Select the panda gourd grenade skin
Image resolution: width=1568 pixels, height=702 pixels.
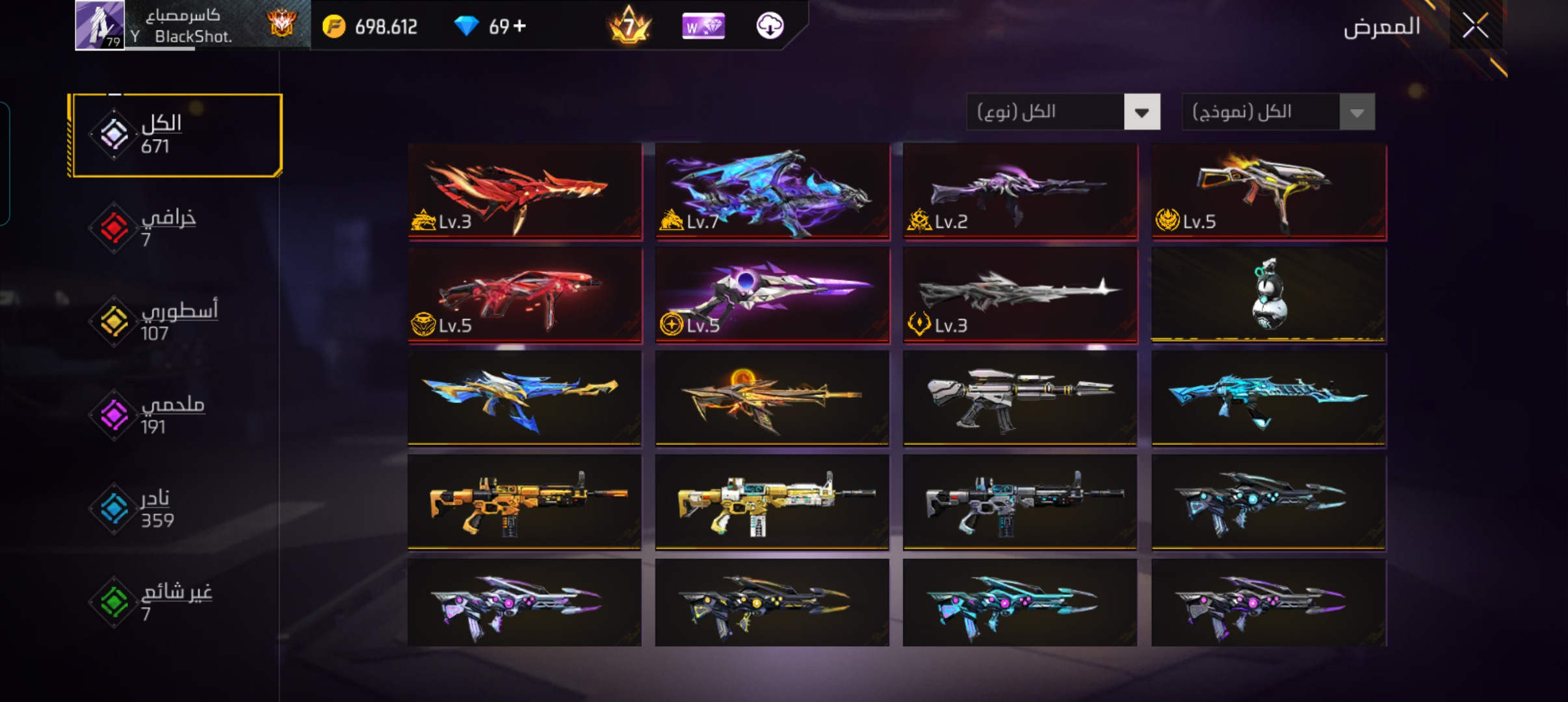point(1268,294)
